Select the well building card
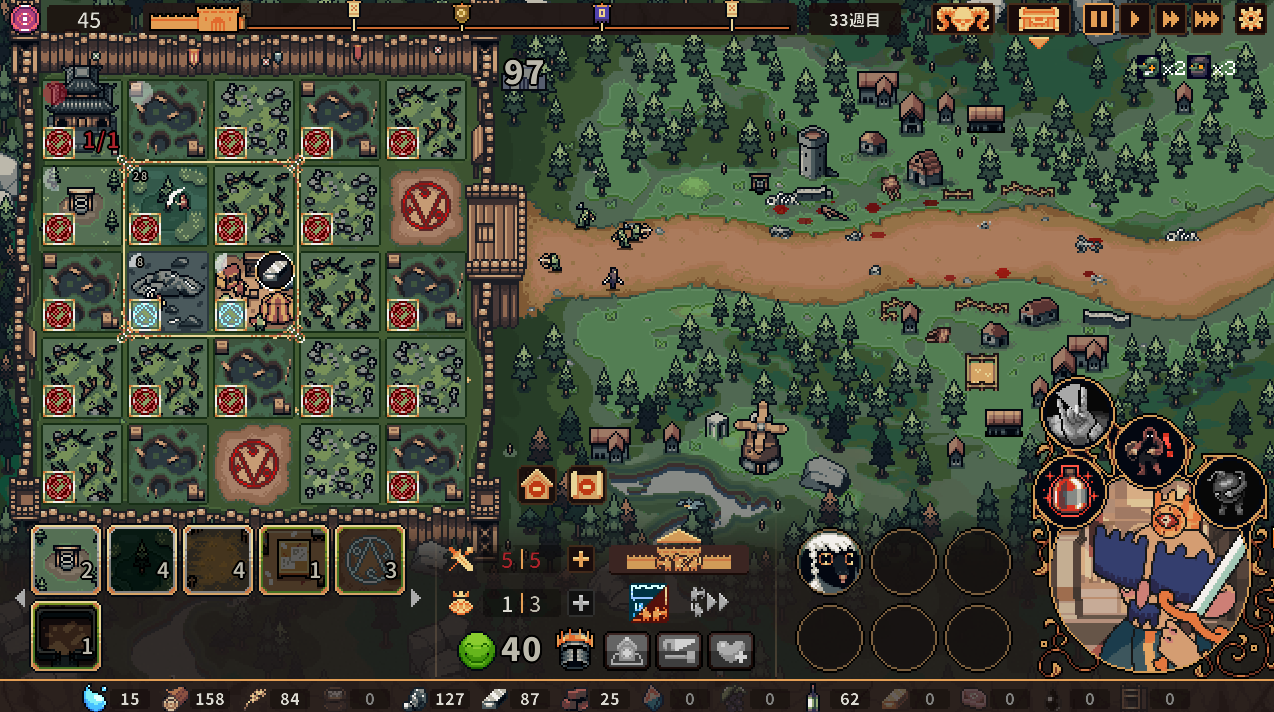1274x712 pixels. pyautogui.click(x=66, y=560)
